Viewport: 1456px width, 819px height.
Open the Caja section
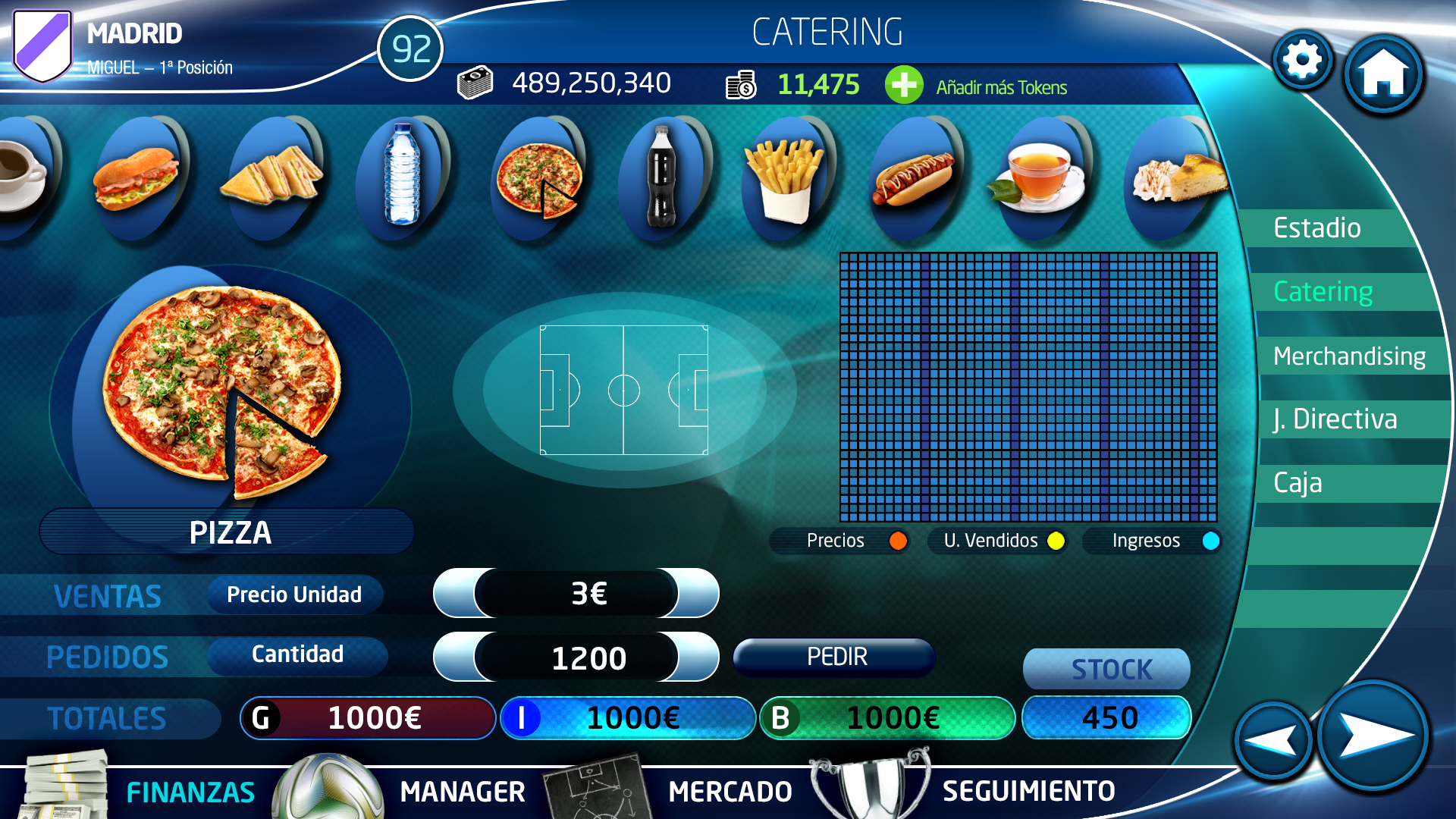click(x=1298, y=483)
